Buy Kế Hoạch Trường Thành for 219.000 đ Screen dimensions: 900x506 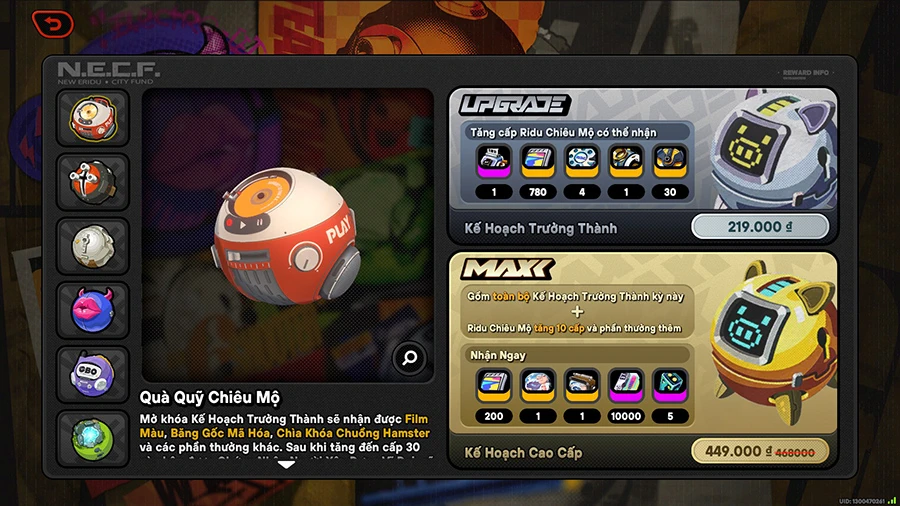click(760, 227)
